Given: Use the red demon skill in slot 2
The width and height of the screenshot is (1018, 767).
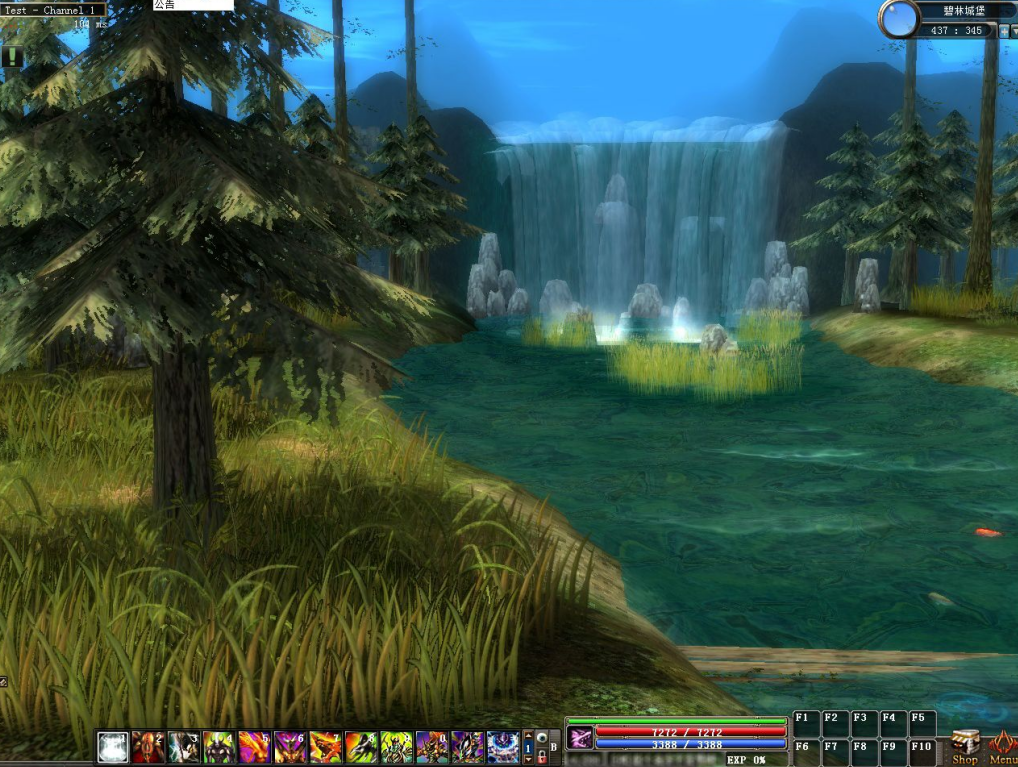Looking at the screenshot, I should 149,747.
